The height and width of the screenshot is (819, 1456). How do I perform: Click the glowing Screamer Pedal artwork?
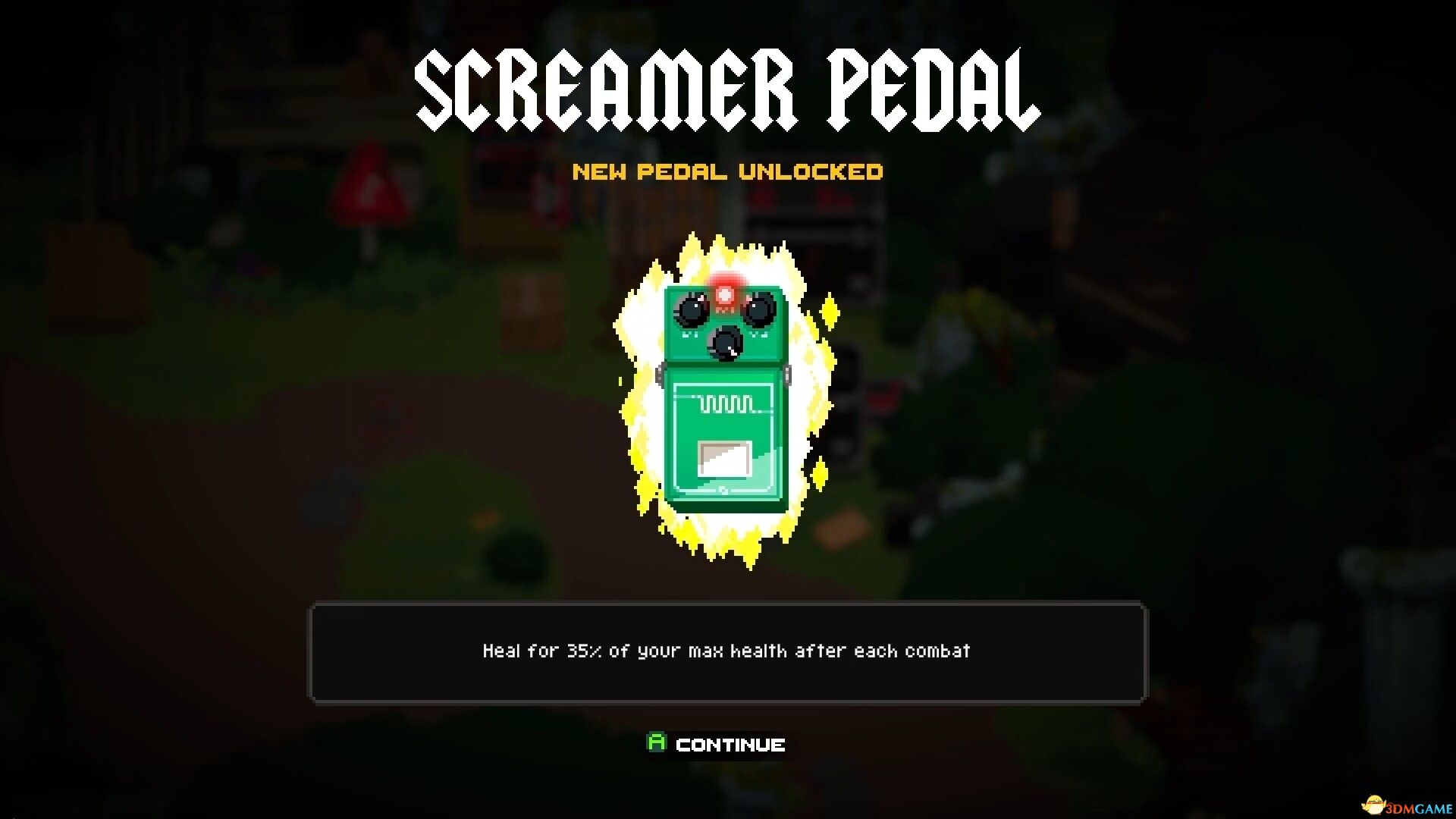pyautogui.click(x=724, y=394)
